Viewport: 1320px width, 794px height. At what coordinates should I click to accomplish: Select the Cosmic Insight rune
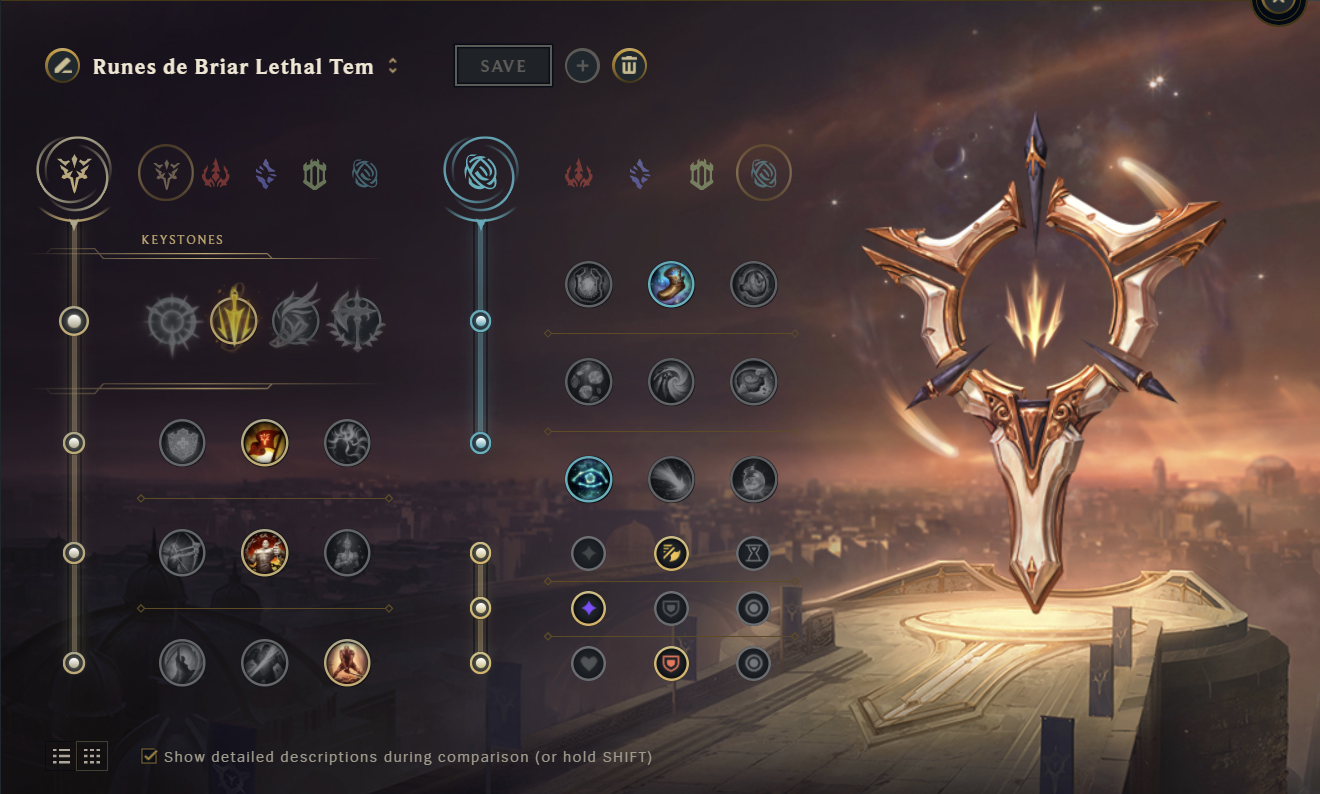(x=588, y=479)
